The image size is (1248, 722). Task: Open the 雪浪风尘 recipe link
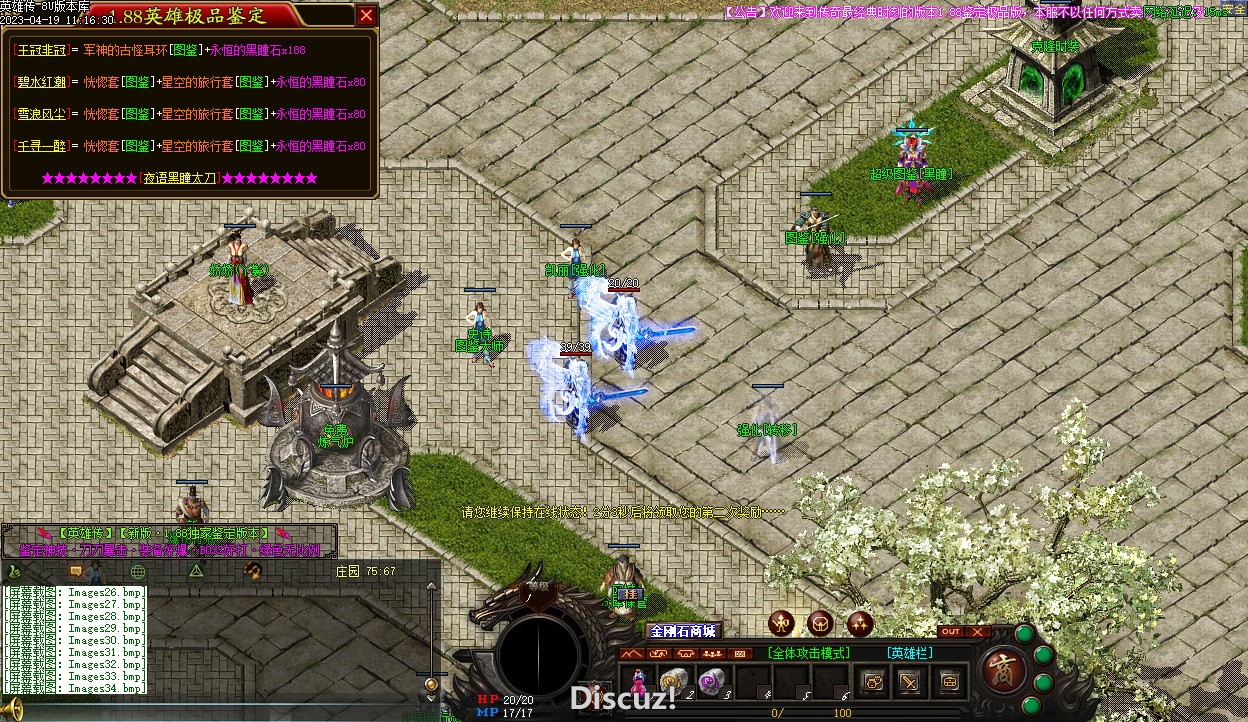pyautogui.click(x=41, y=114)
